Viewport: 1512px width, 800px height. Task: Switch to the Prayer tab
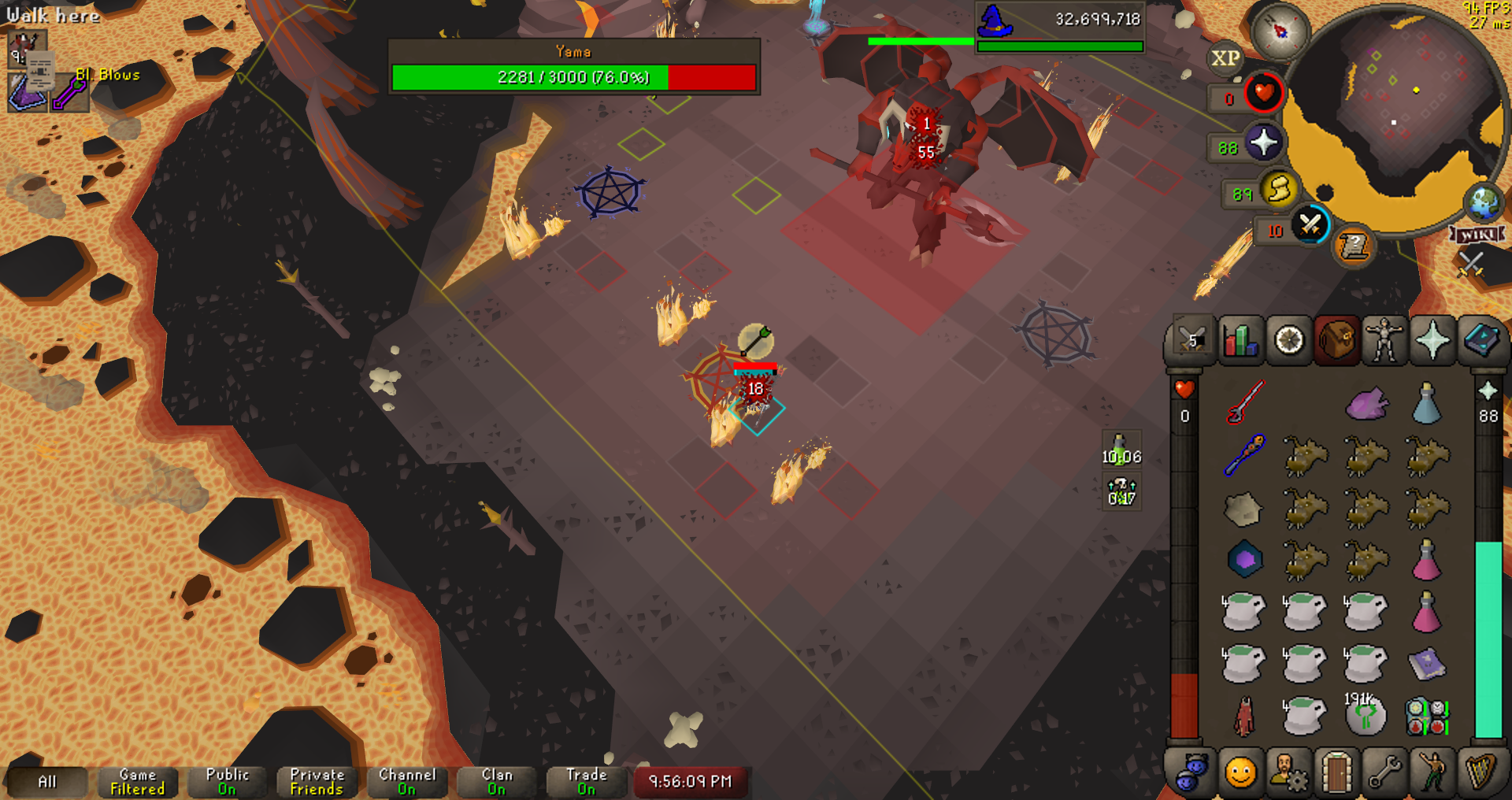pyautogui.click(x=1432, y=341)
